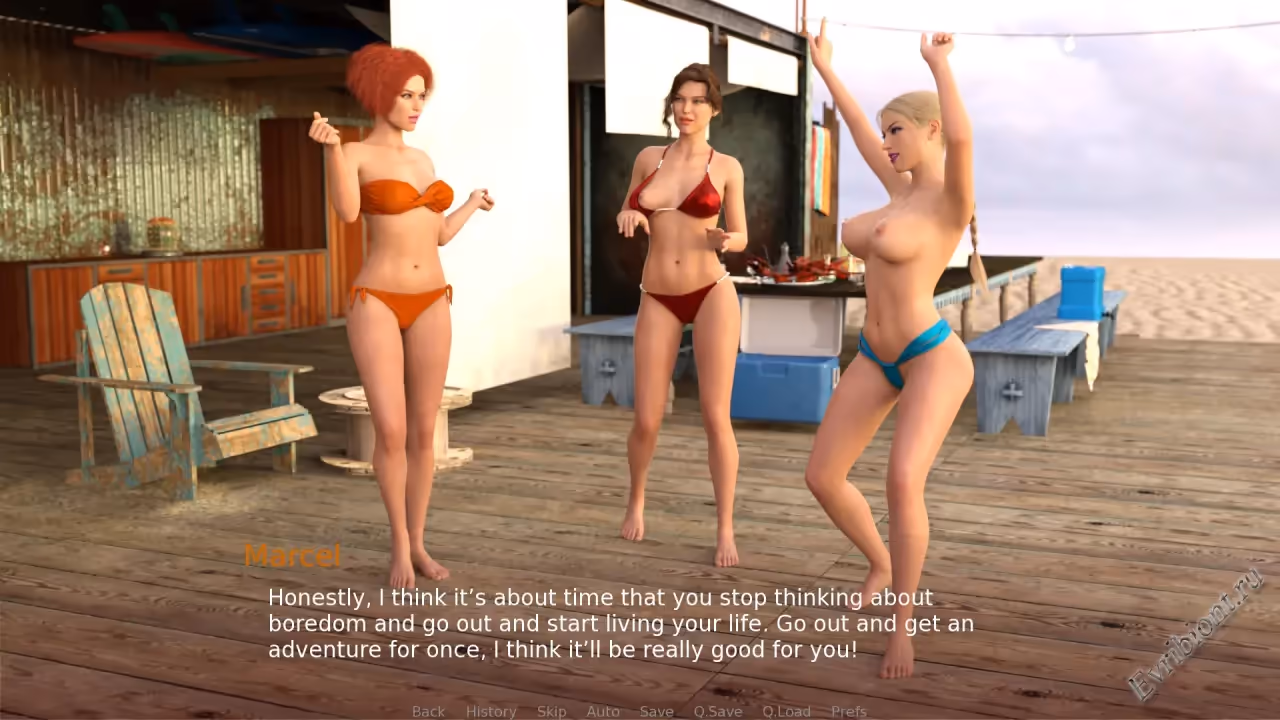Go back to the previous dialogue line
1280x720 pixels.
click(x=428, y=711)
